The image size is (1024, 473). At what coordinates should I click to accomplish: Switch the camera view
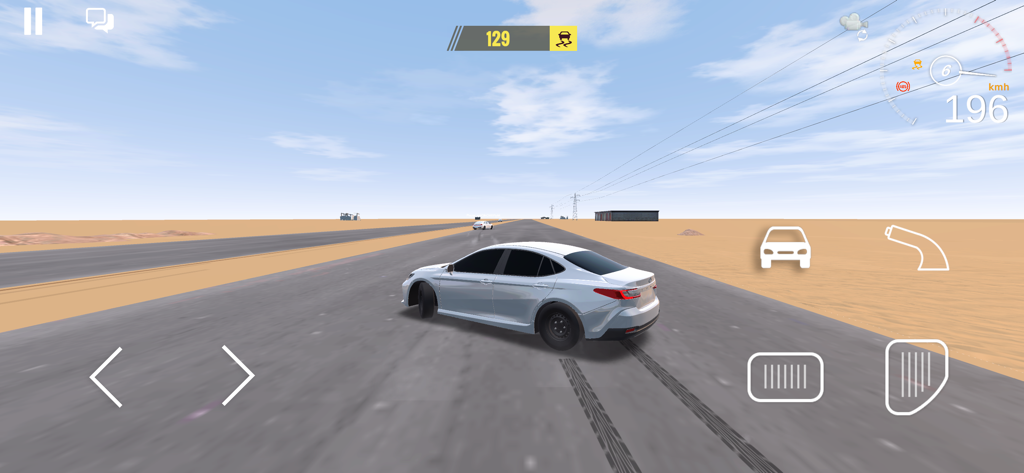coord(853,25)
